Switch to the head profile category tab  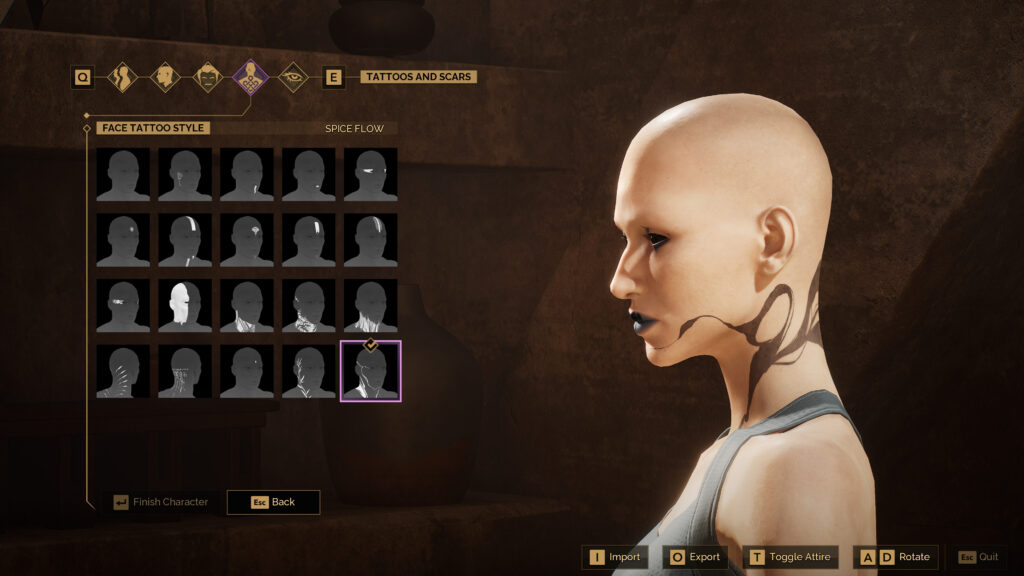(165, 77)
